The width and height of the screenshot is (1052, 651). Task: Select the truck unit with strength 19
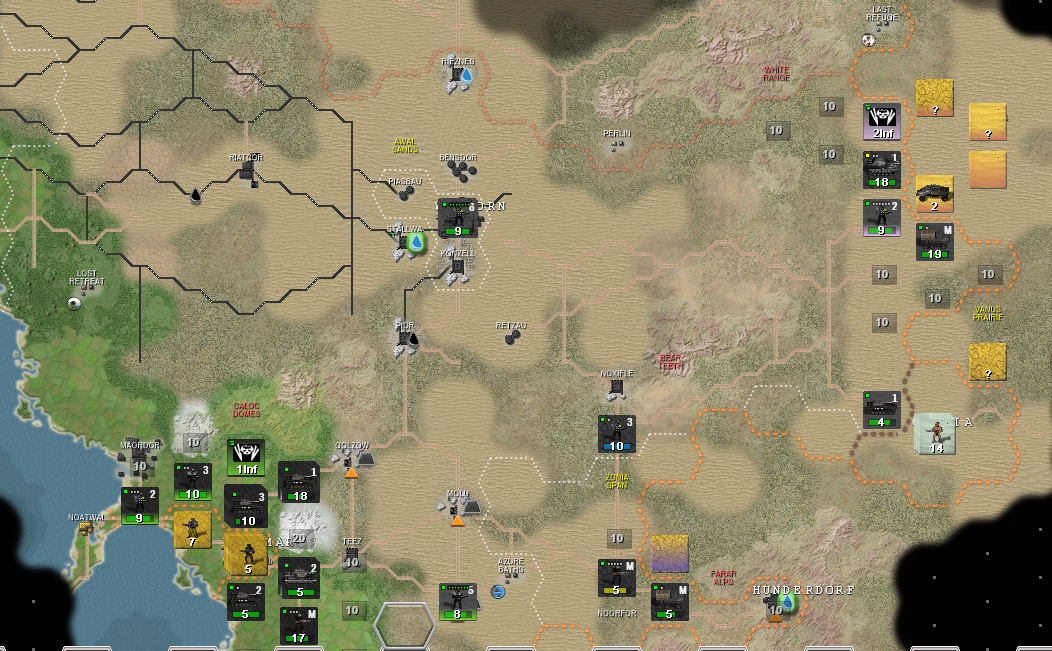934,242
